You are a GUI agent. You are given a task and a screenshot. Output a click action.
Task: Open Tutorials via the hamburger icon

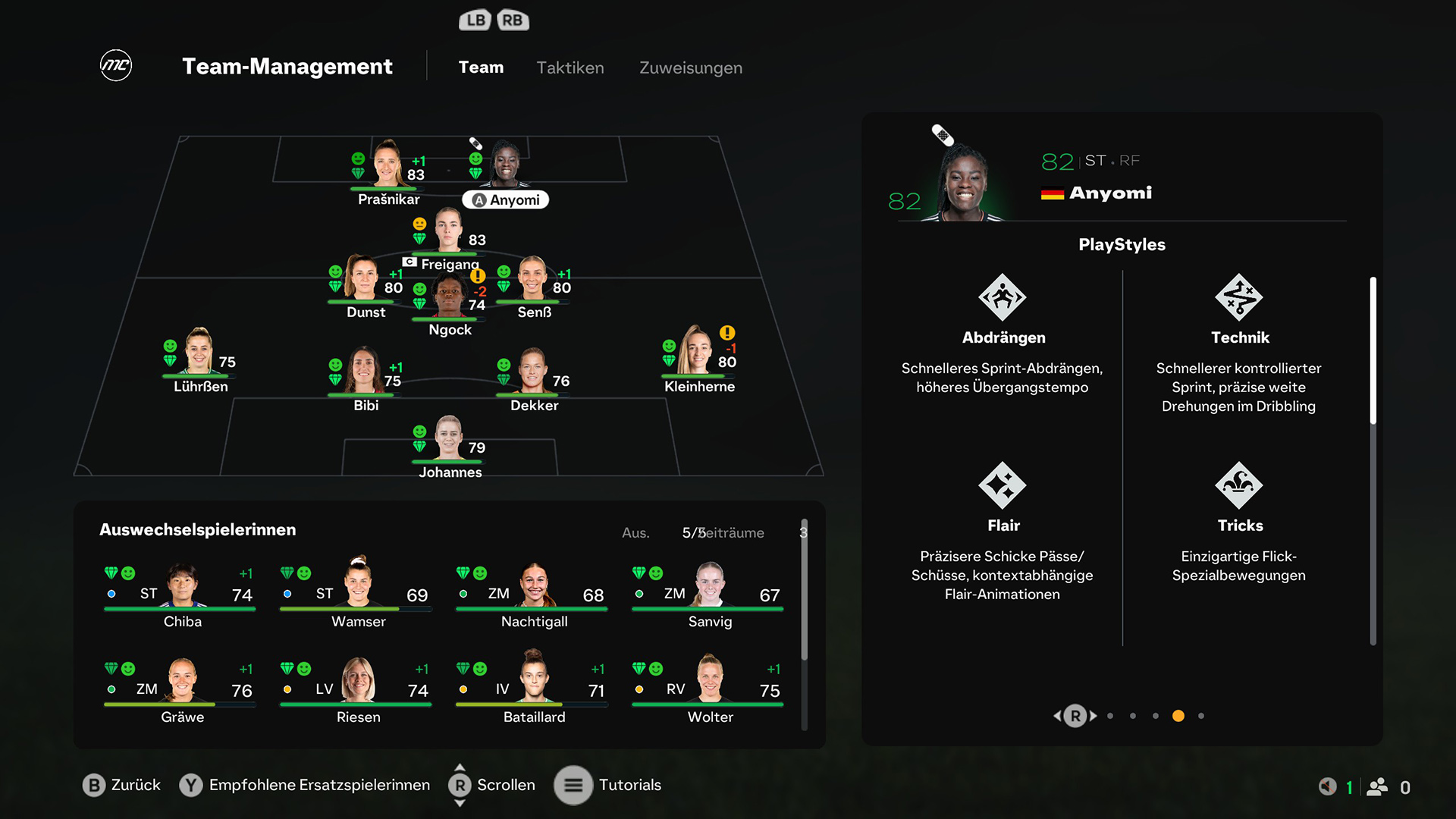(574, 785)
